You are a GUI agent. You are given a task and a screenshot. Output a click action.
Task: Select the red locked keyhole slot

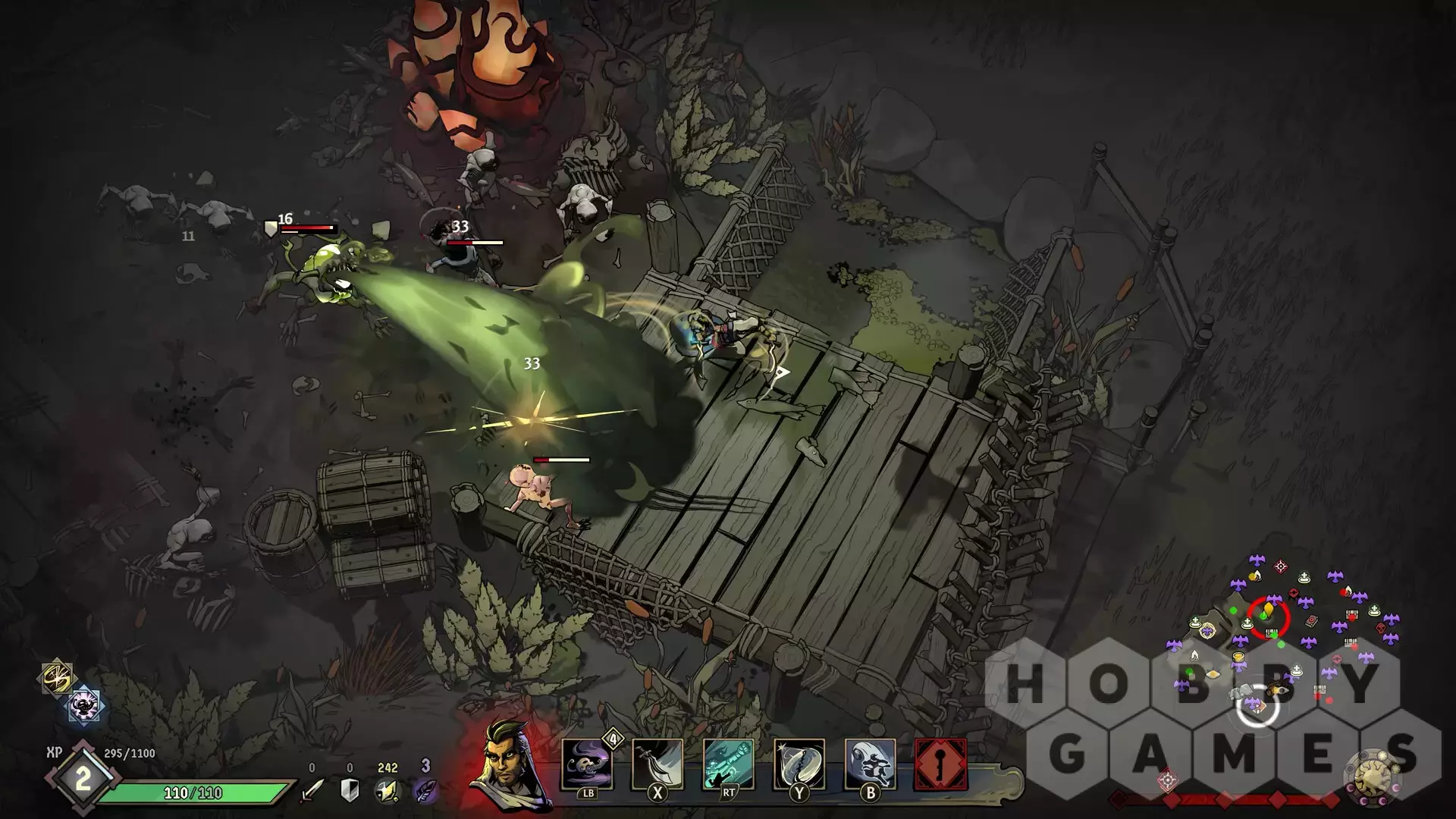tap(940, 764)
